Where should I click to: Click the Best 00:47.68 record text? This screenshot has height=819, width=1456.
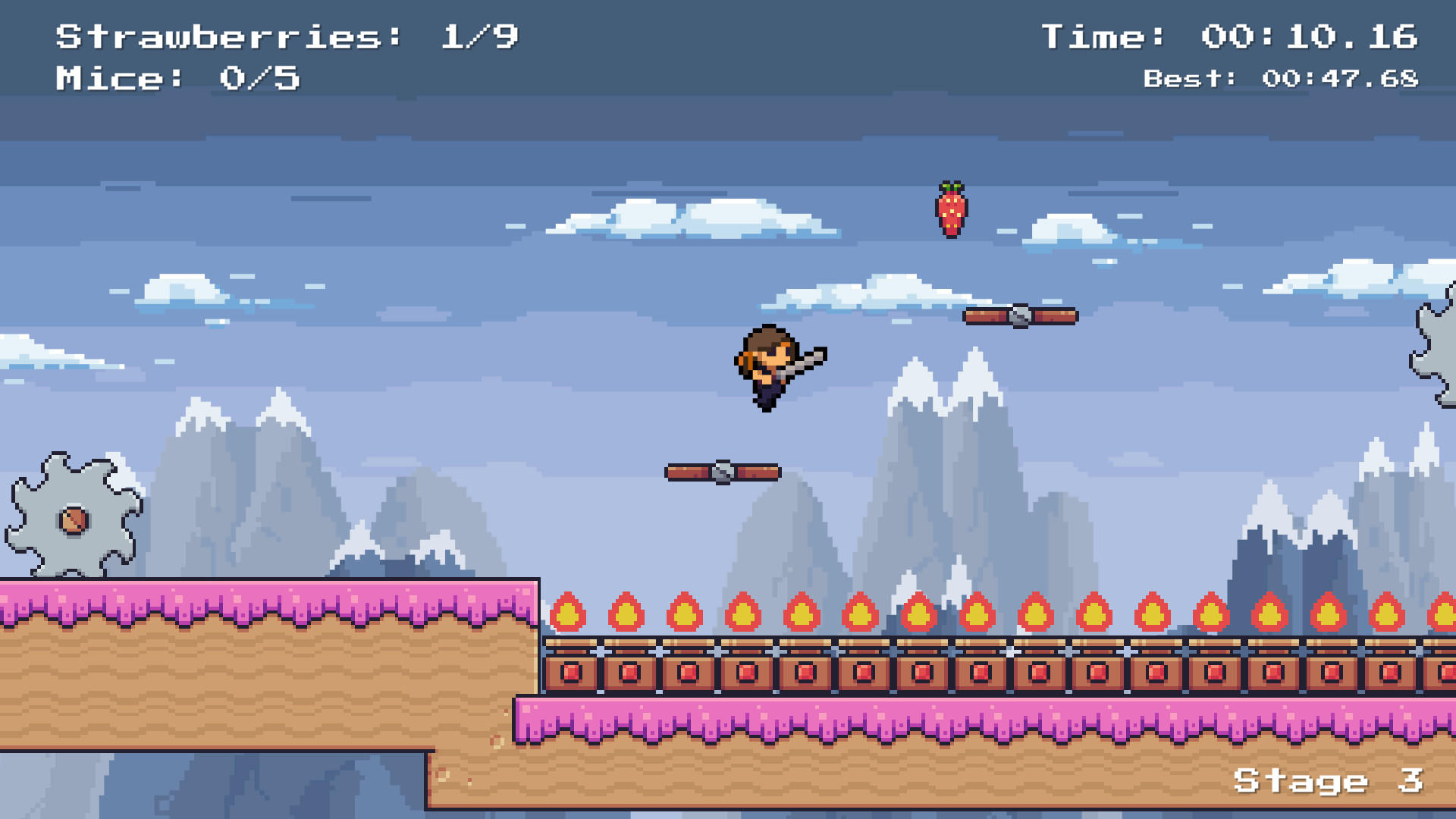tap(1282, 76)
